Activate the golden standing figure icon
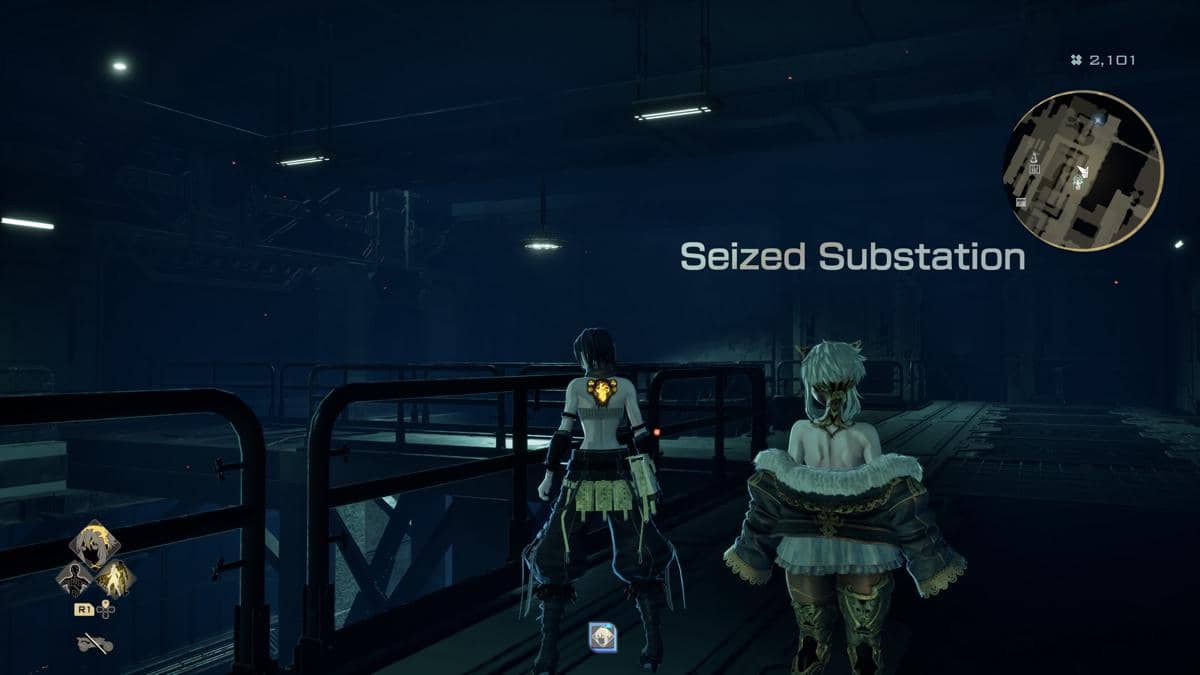1200x675 pixels. coord(116,578)
